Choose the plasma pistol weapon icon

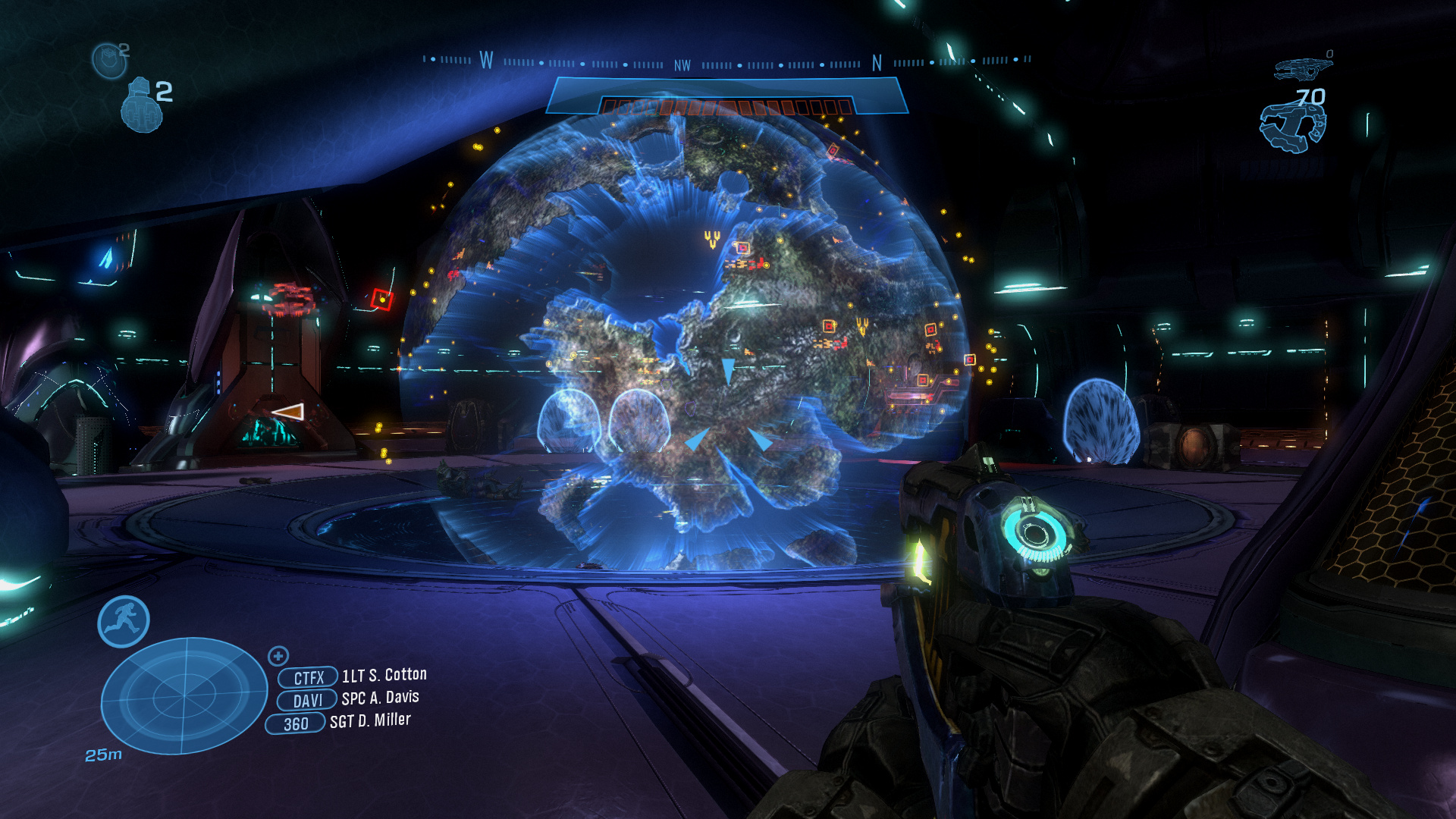click(x=1292, y=127)
